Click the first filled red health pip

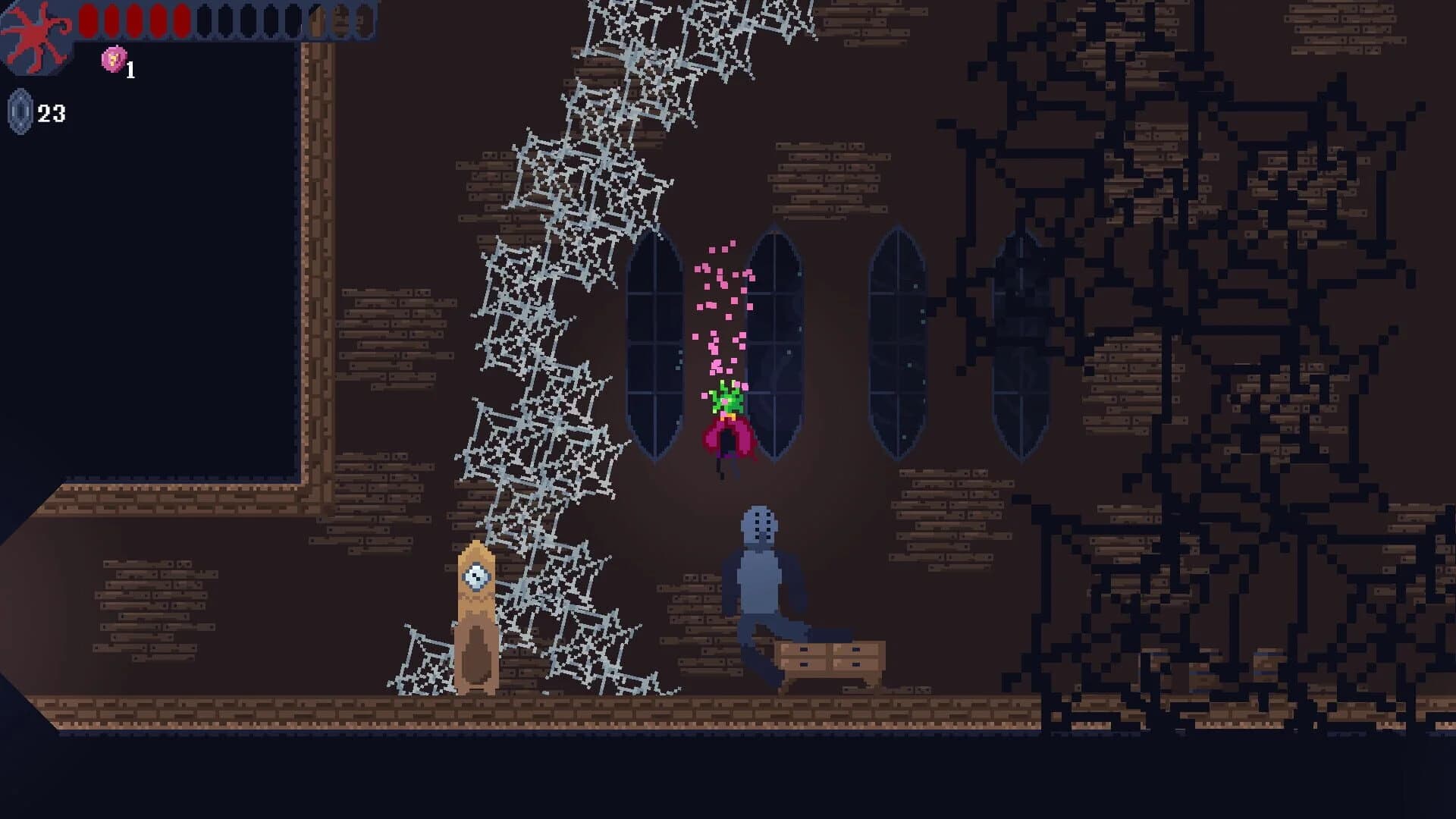(x=89, y=20)
